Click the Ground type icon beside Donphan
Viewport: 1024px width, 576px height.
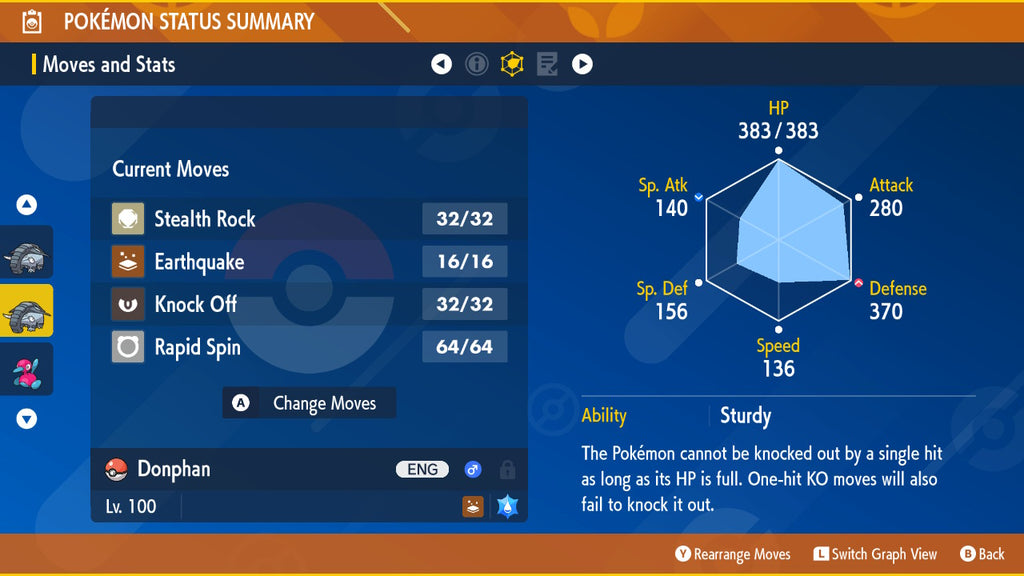(473, 506)
